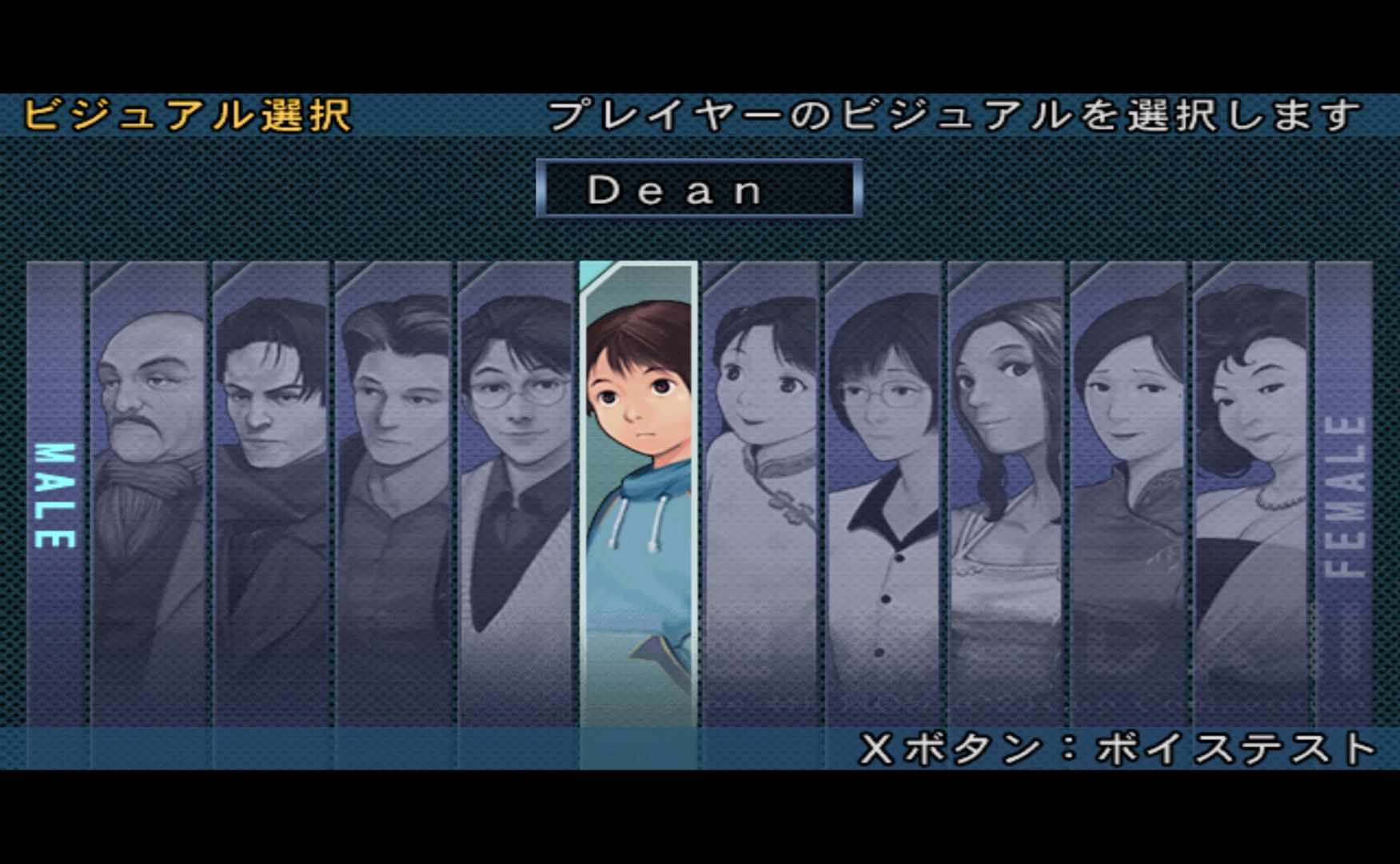The height and width of the screenshot is (864, 1400).
Task: Switch to the MALE category tab
Action: [55, 494]
